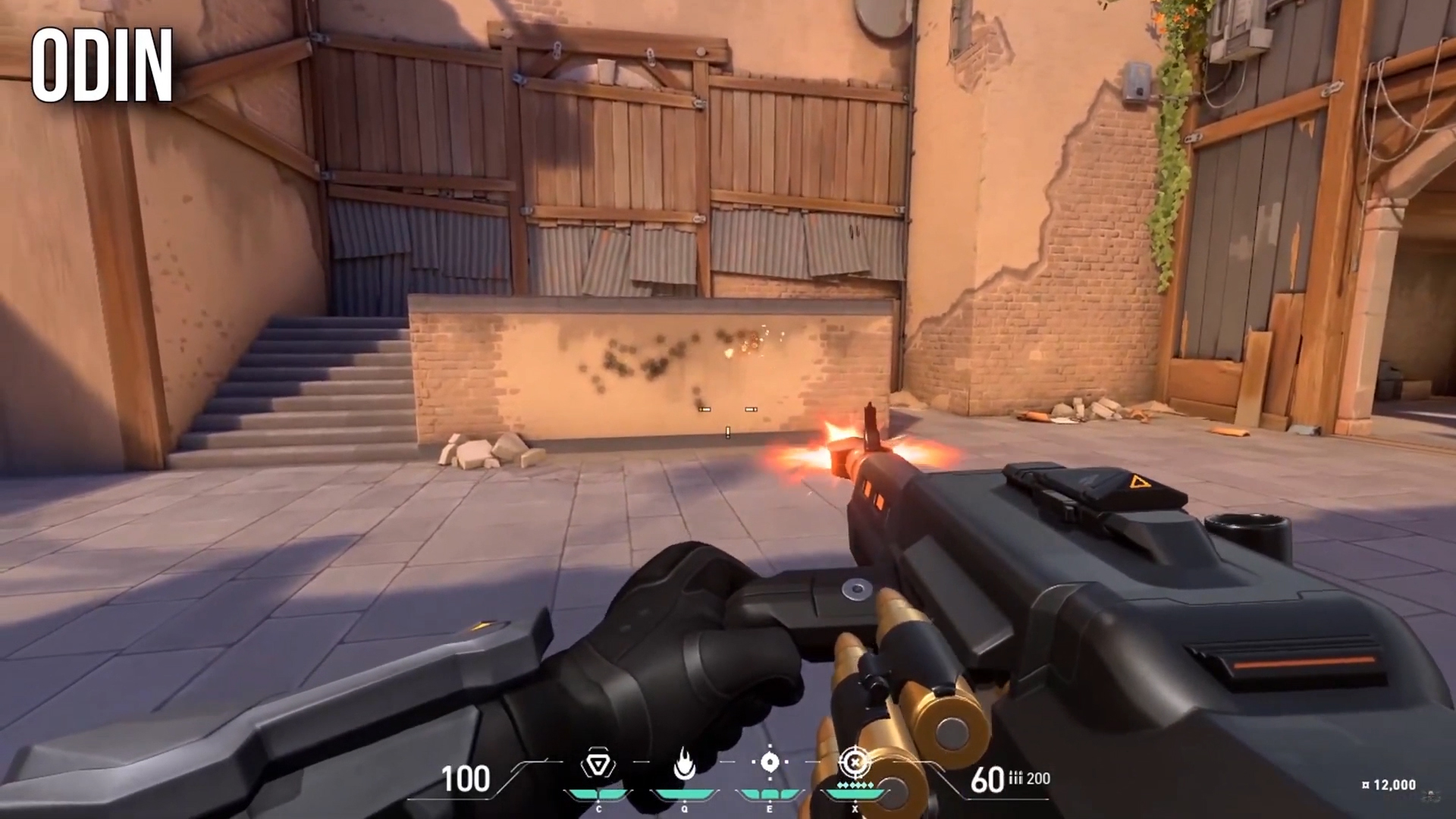Trigger the Orbital Strike ultimate icon
The width and height of the screenshot is (1456, 819).
point(855,762)
